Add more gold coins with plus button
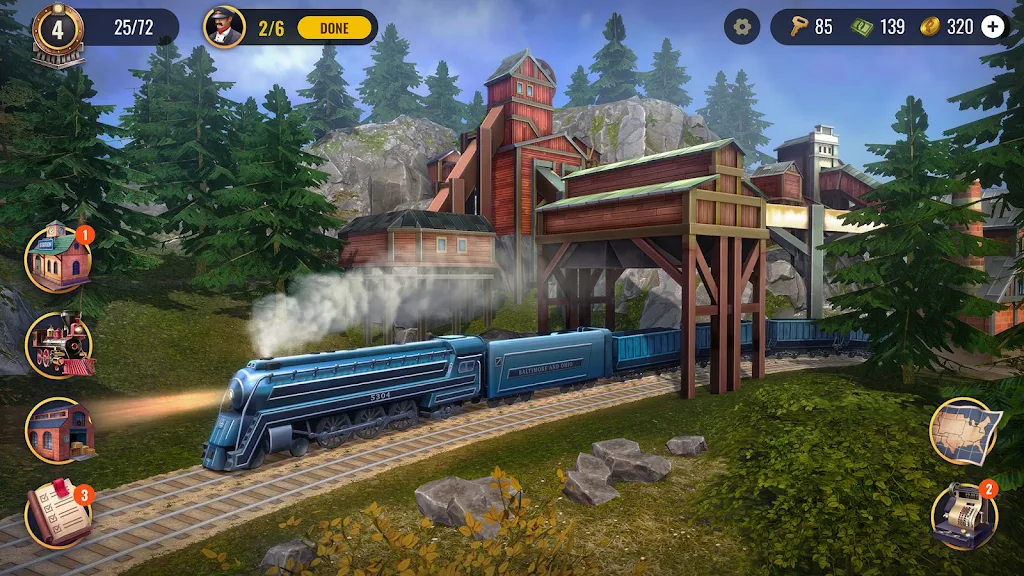The image size is (1024, 576). [992, 27]
